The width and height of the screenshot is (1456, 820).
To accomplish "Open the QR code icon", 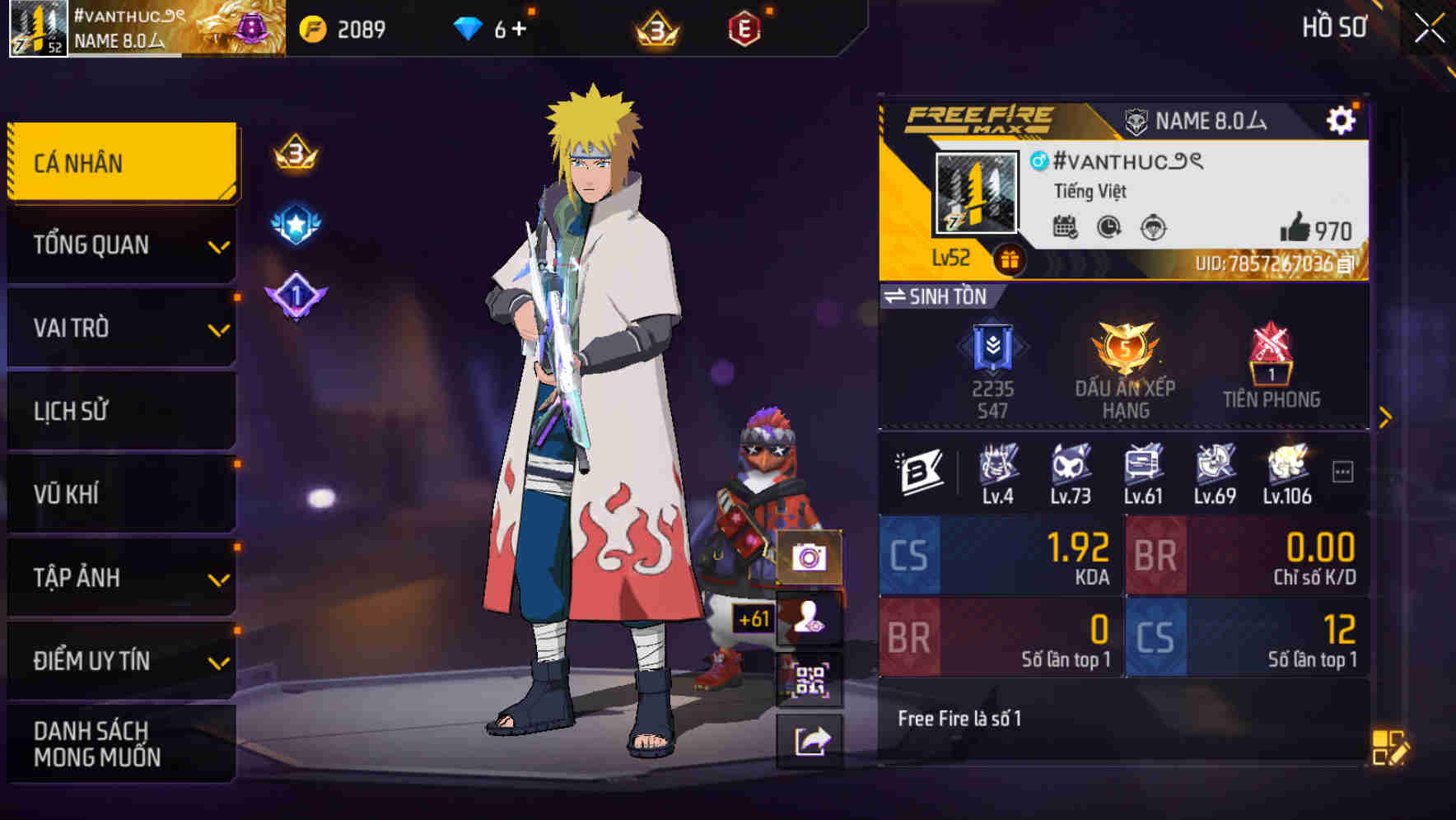I will coord(811,676).
